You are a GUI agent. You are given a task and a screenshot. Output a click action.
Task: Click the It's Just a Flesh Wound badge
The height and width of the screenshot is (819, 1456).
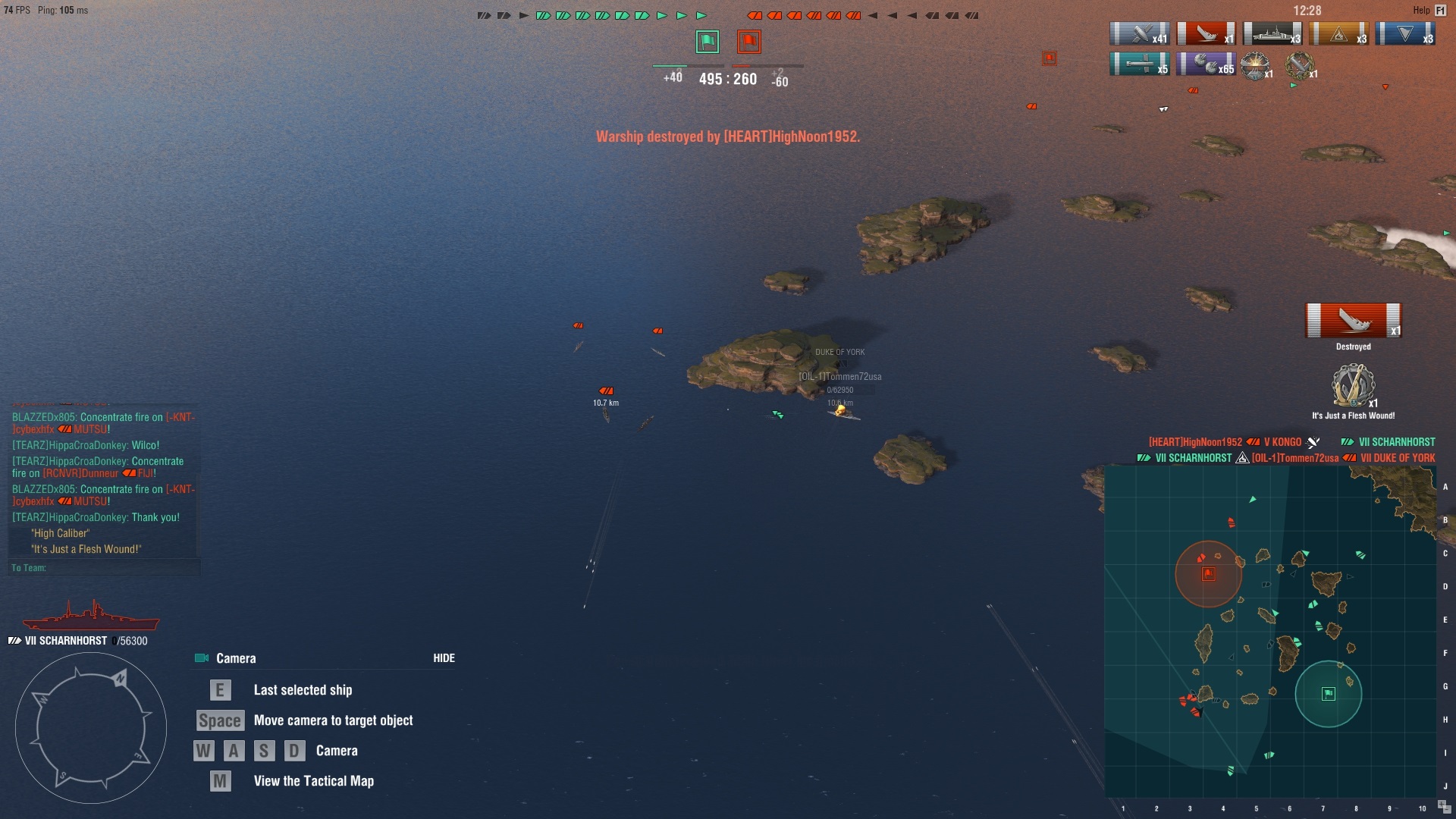[1353, 387]
